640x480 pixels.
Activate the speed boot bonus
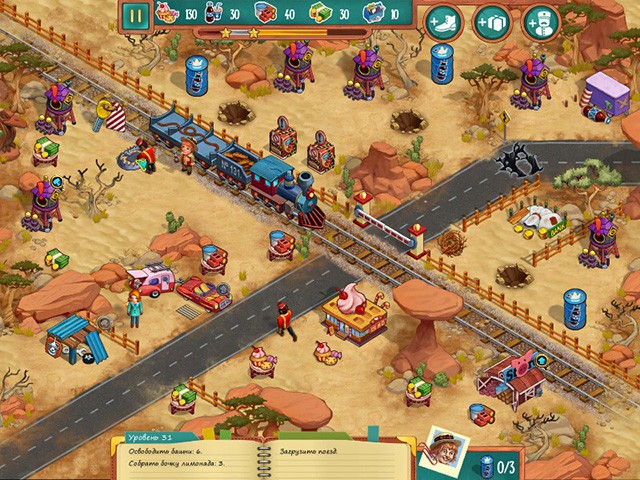pyautogui.click(x=445, y=21)
